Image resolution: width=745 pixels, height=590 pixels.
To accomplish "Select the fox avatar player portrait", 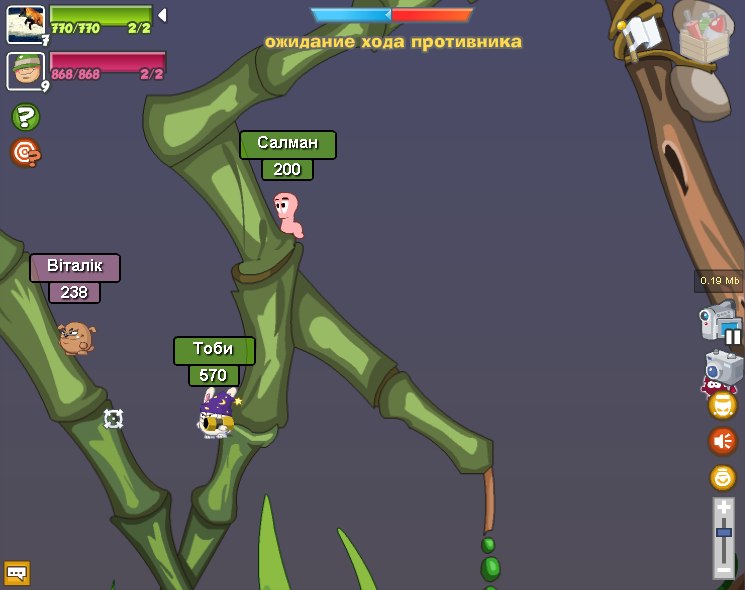I will (x=25, y=24).
